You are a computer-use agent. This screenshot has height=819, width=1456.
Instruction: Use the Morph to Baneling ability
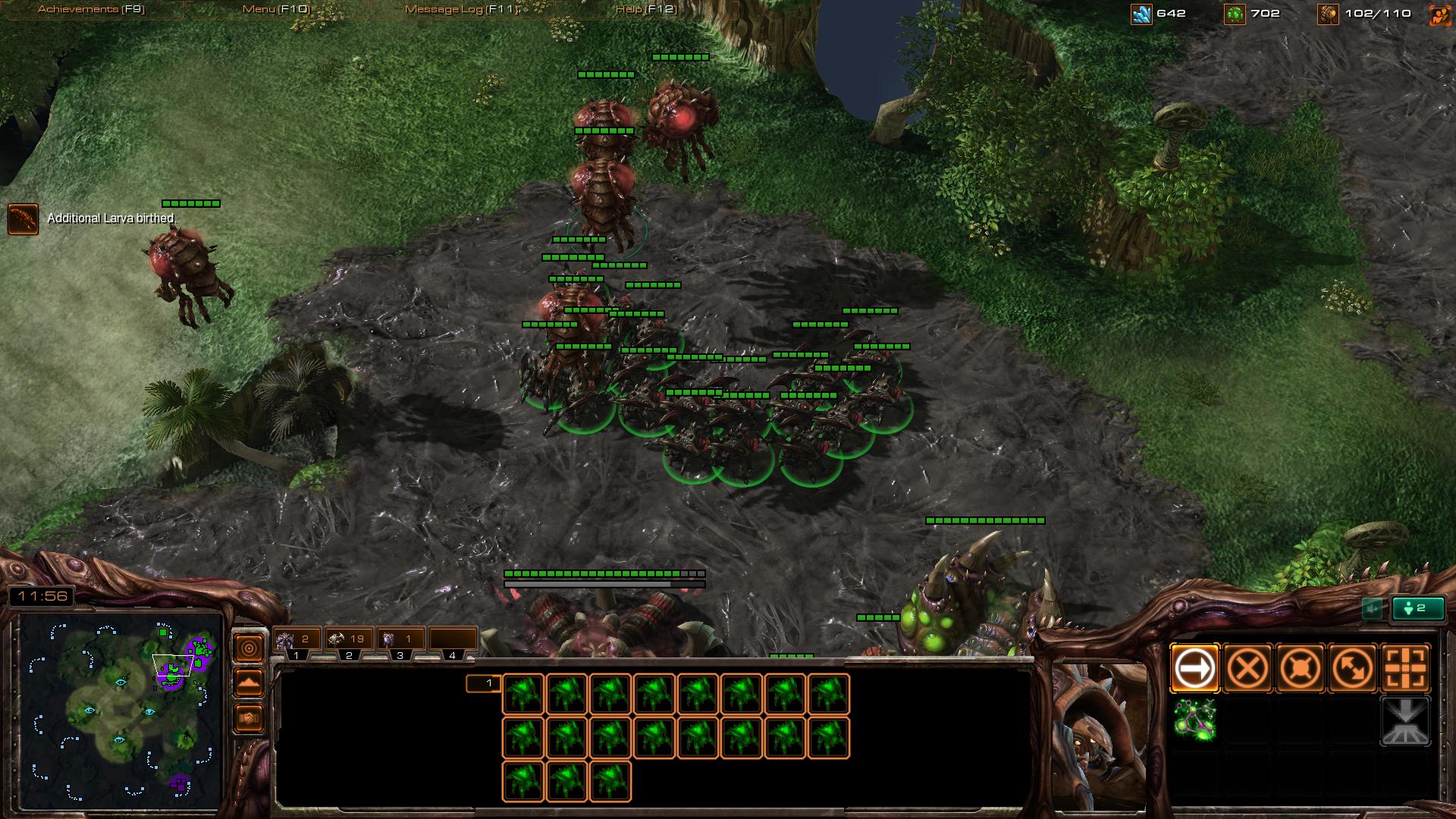point(1194,720)
